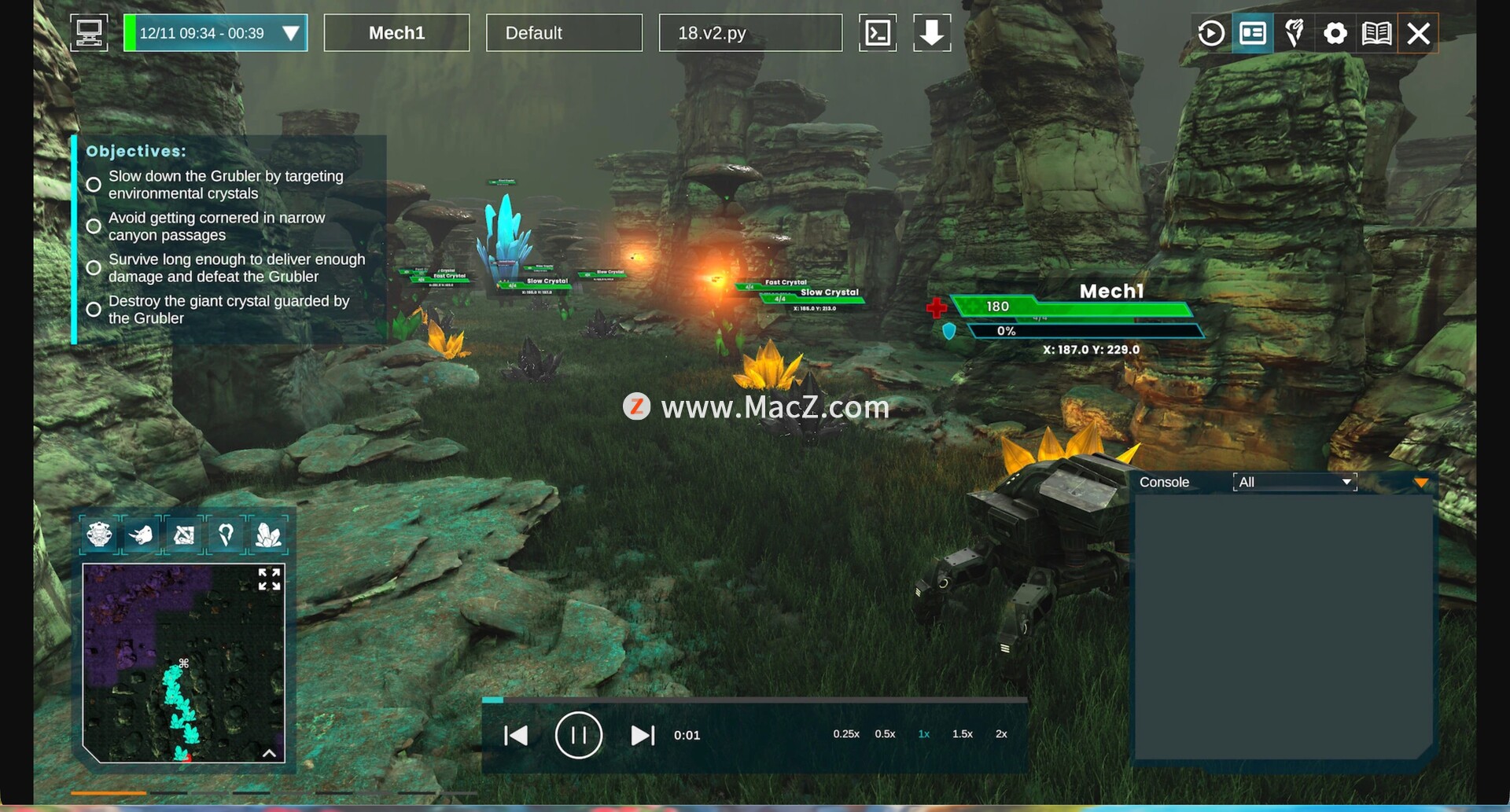Open the open-book manual icon
The width and height of the screenshot is (1510, 812).
click(1376, 33)
